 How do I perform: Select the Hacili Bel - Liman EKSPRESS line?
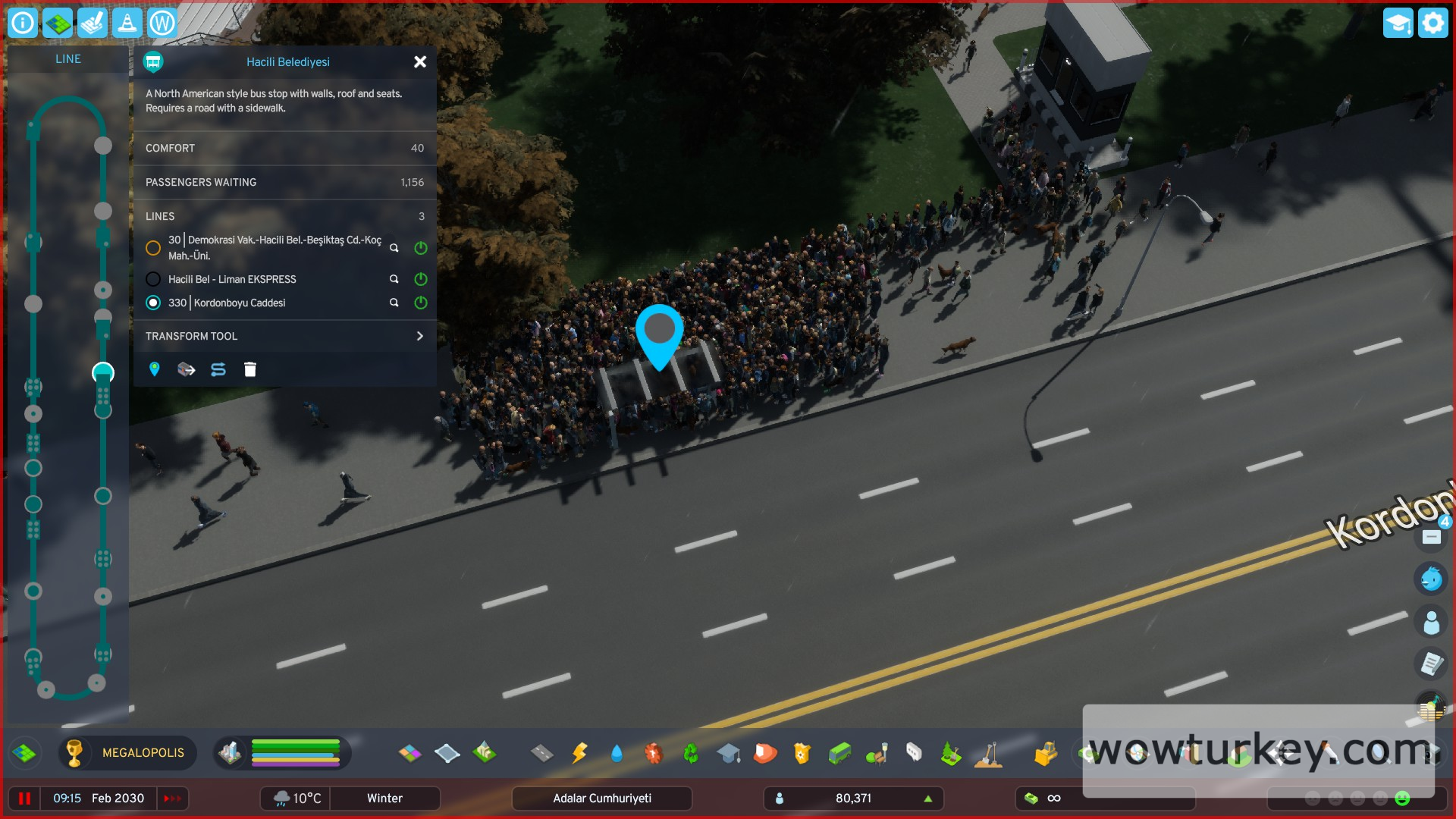[x=153, y=279]
